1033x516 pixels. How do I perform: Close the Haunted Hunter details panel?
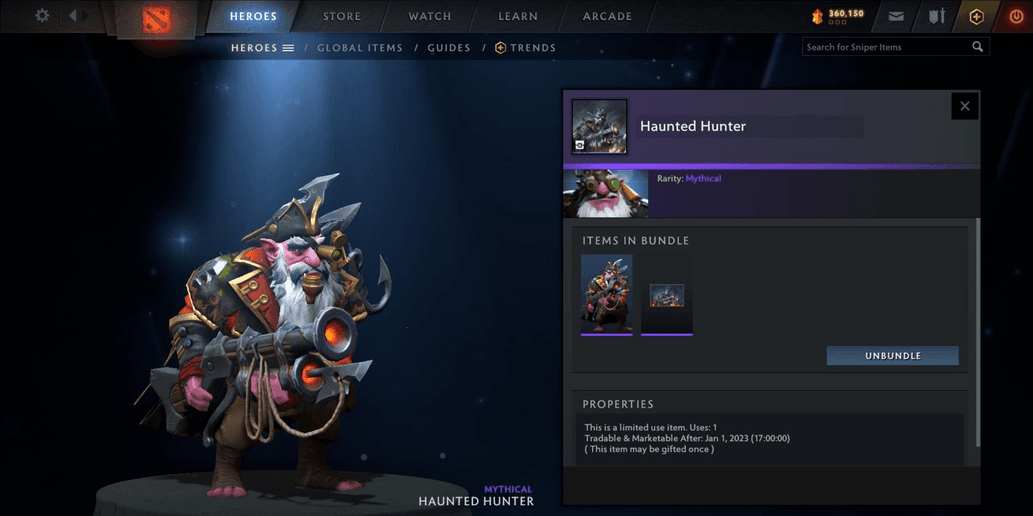965,106
